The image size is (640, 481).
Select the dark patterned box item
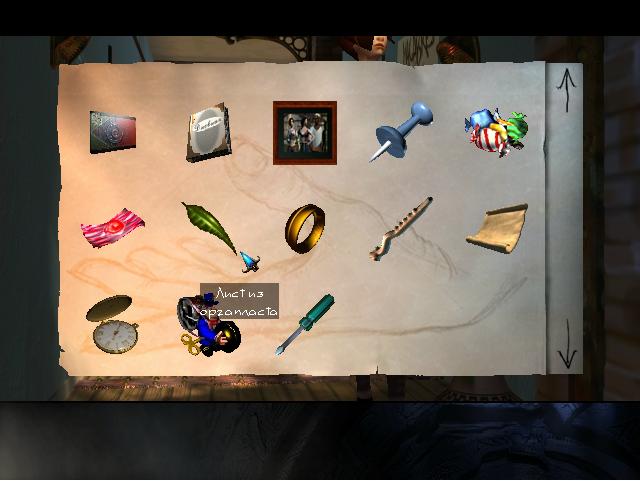[112, 133]
